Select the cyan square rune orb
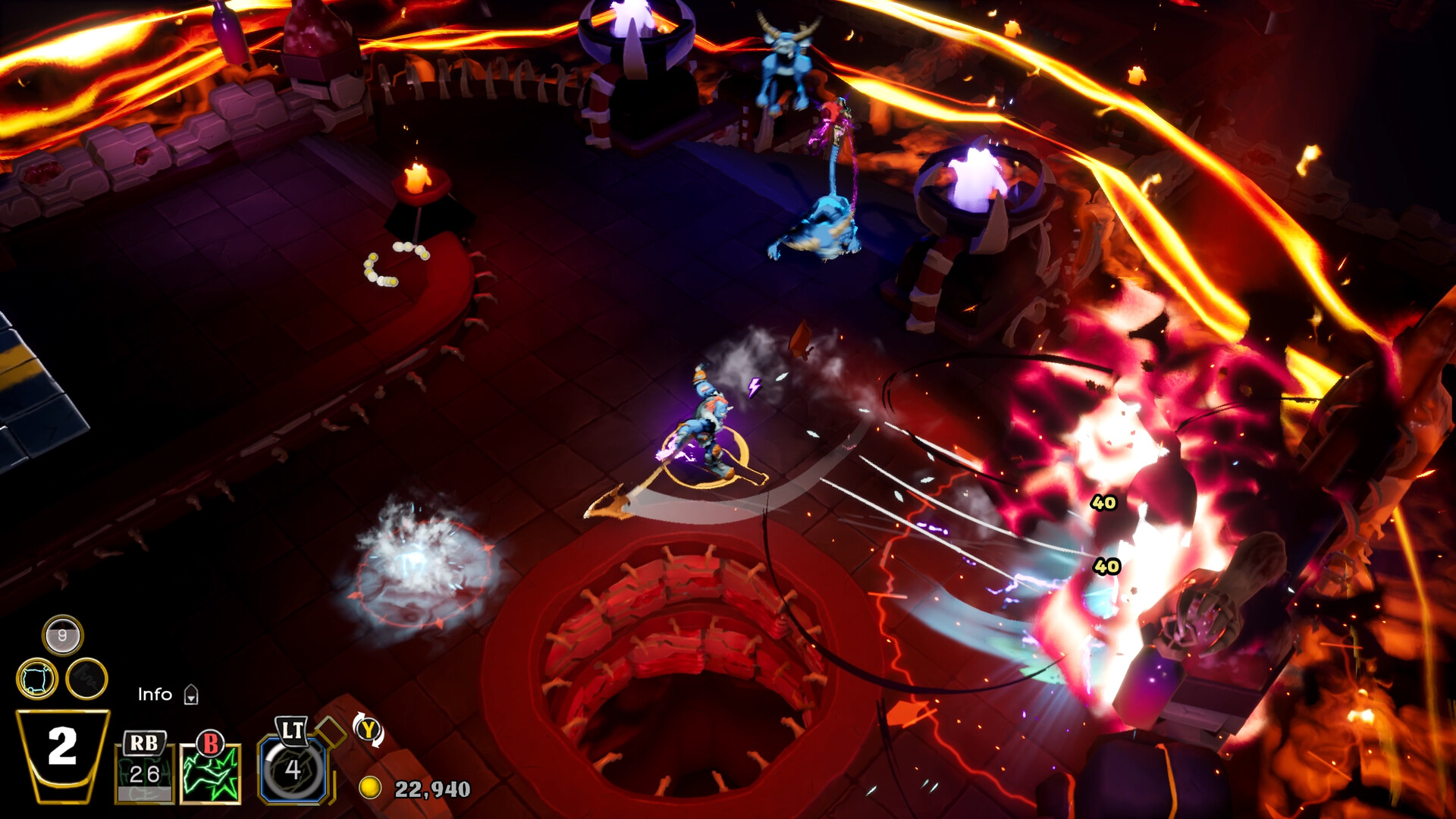 [37, 678]
